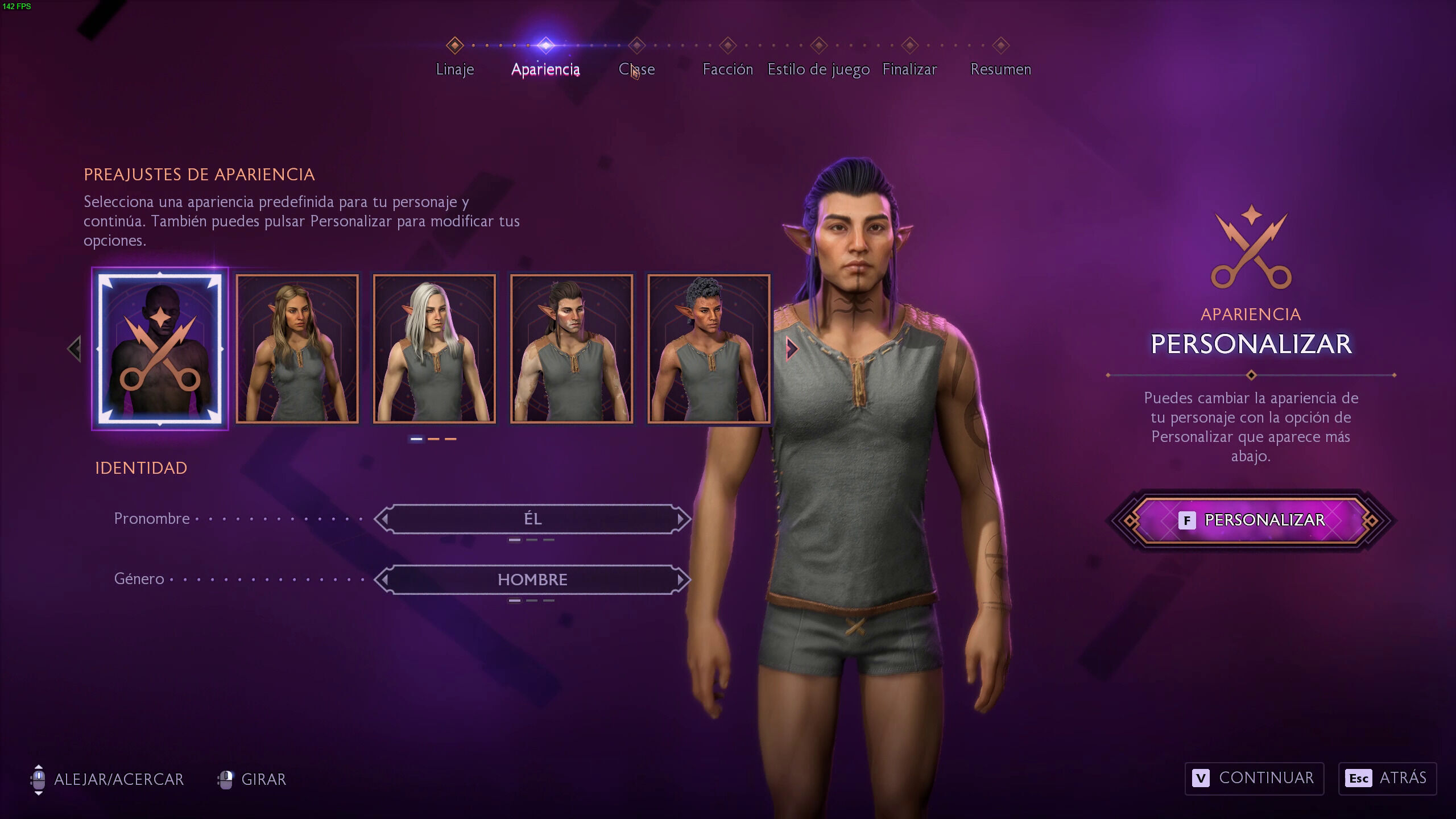Open the Clase step
This screenshot has width=1456, height=819.
pyautogui.click(x=636, y=69)
